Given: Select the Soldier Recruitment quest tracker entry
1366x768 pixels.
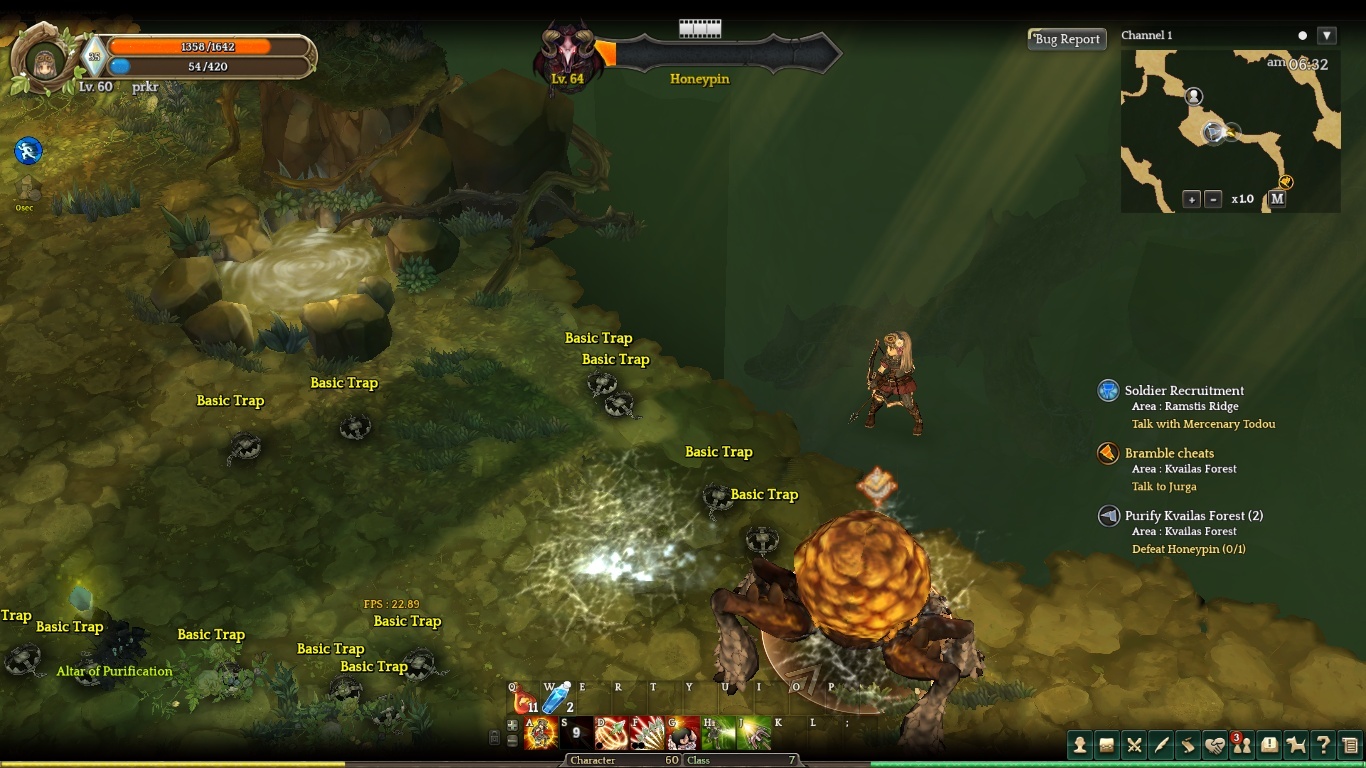Looking at the screenshot, I should [1184, 391].
